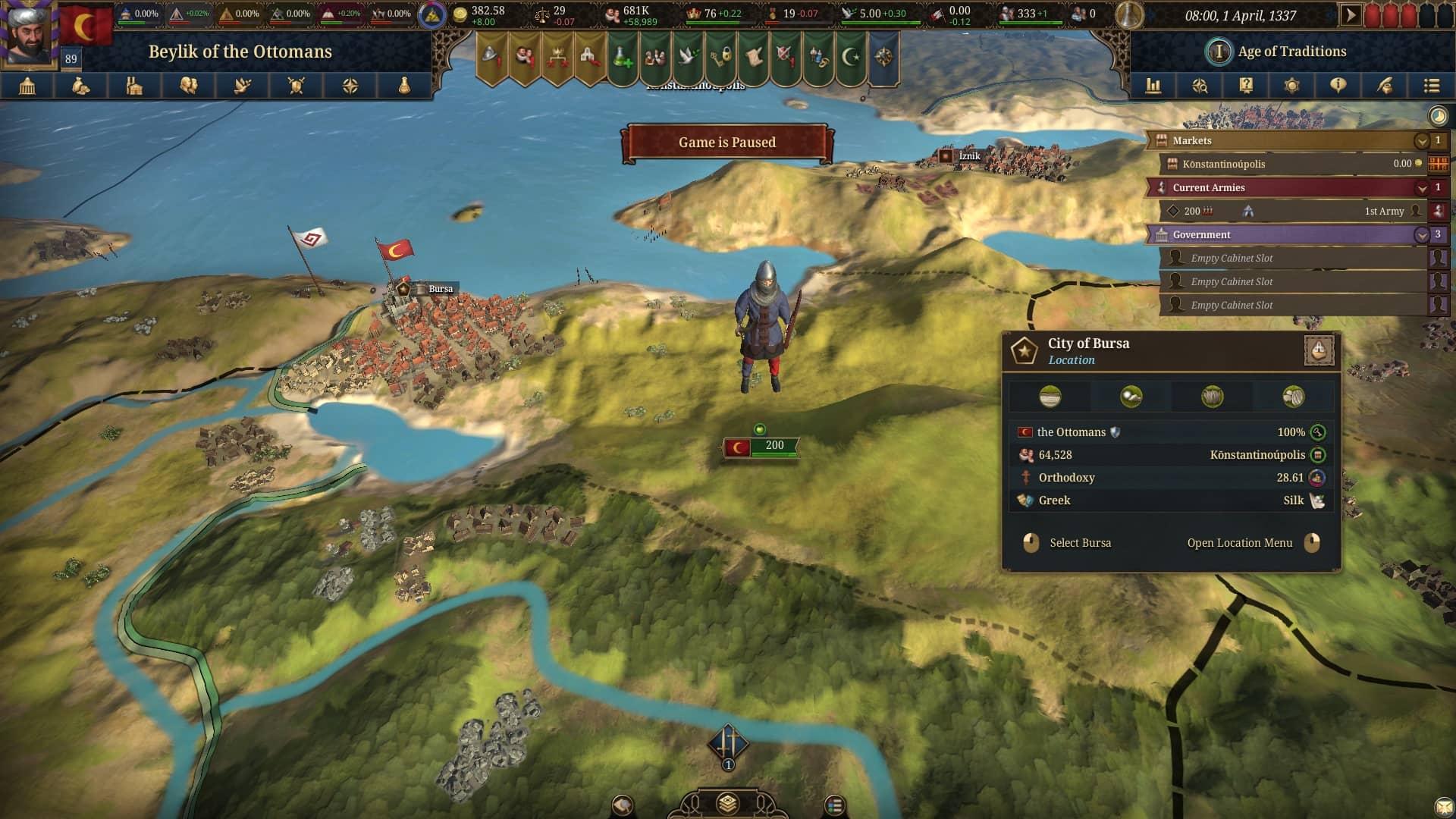Open the bar-chart ledger icon
Viewport: 1456px width, 819px height.
click(x=1153, y=86)
